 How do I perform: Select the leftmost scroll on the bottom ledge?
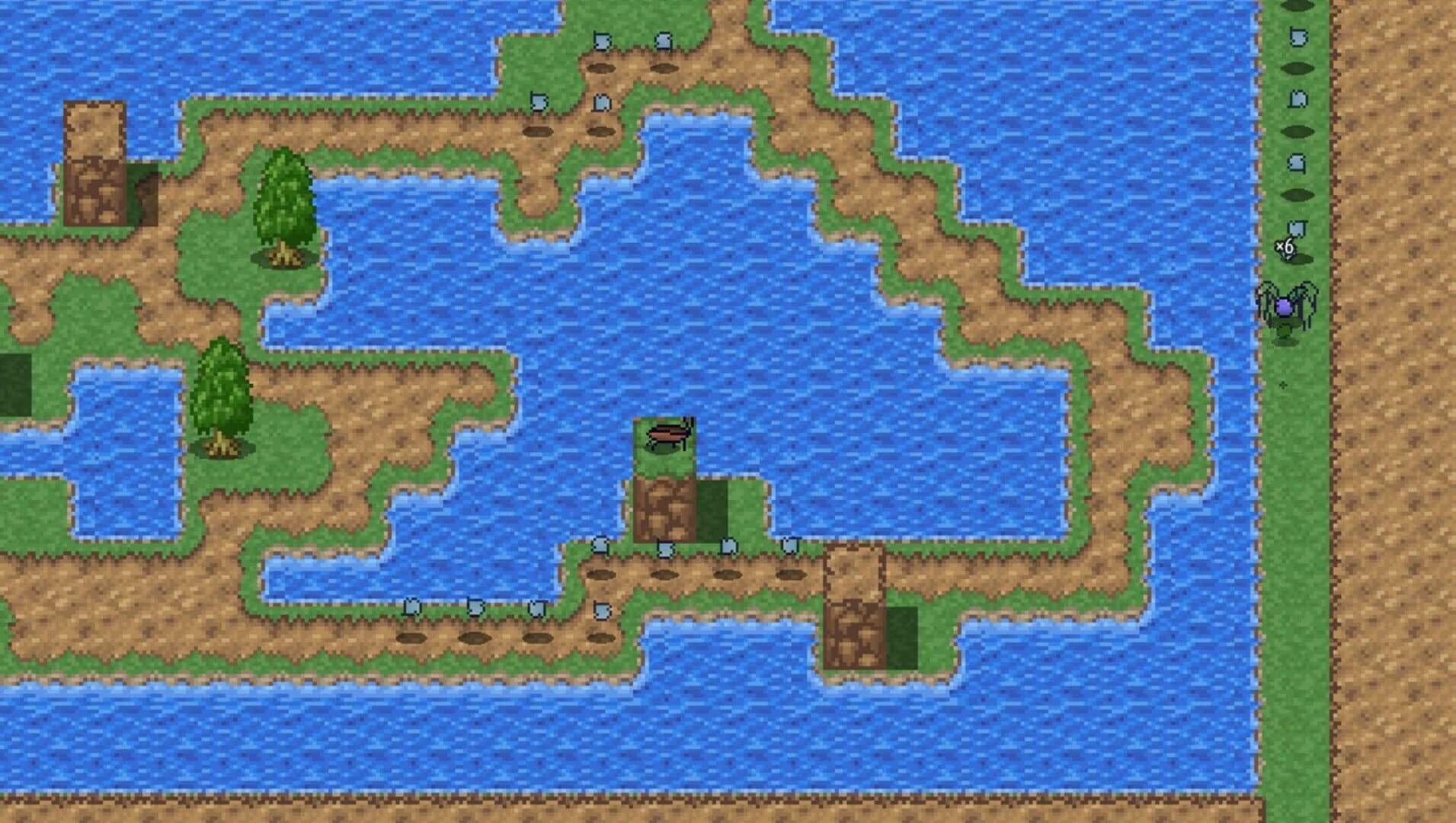[x=411, y=606]
